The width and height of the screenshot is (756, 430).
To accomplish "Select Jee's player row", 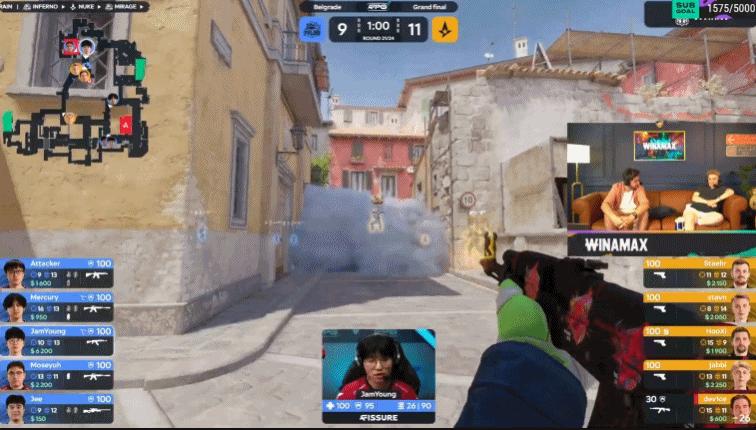I will pyautogui.click(x=57, y=407).
